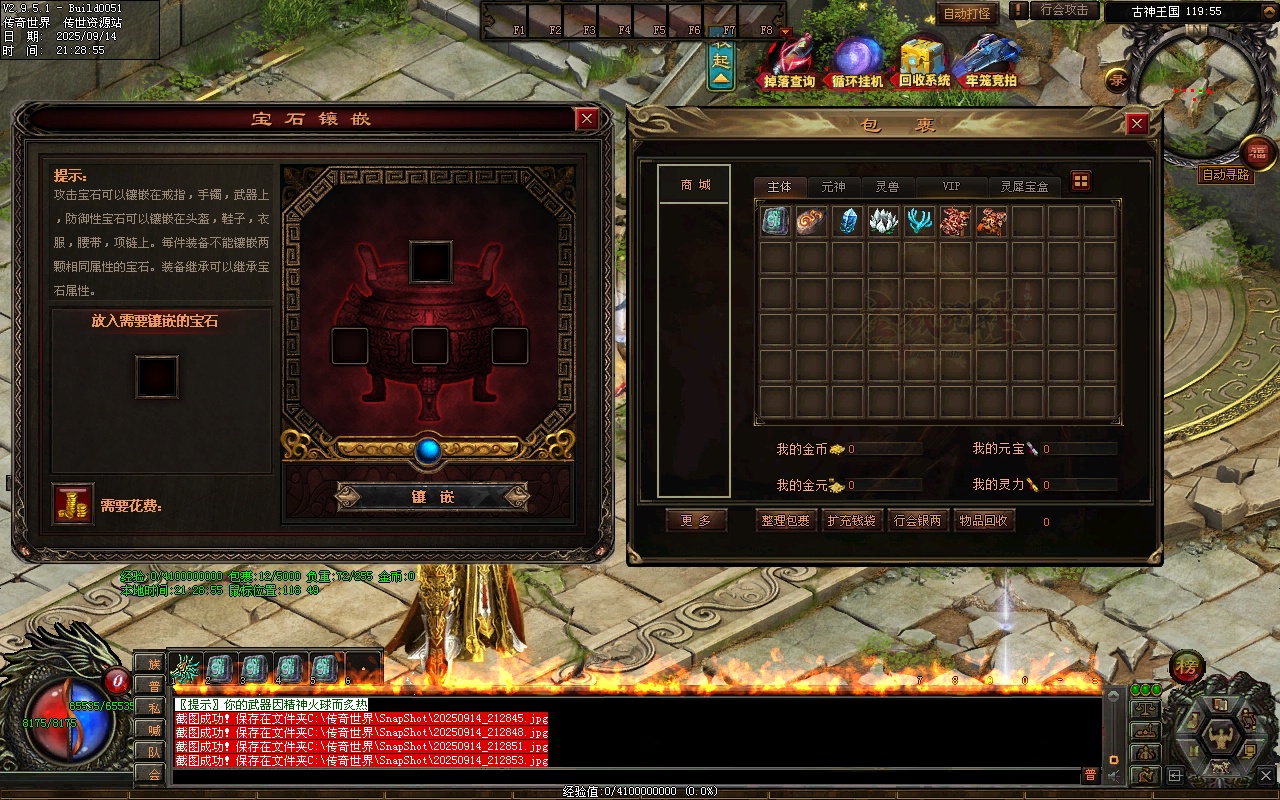Open 物品回收 item recycling
Viewport: 1280px width, 800px height.
(x=983, y=521)
